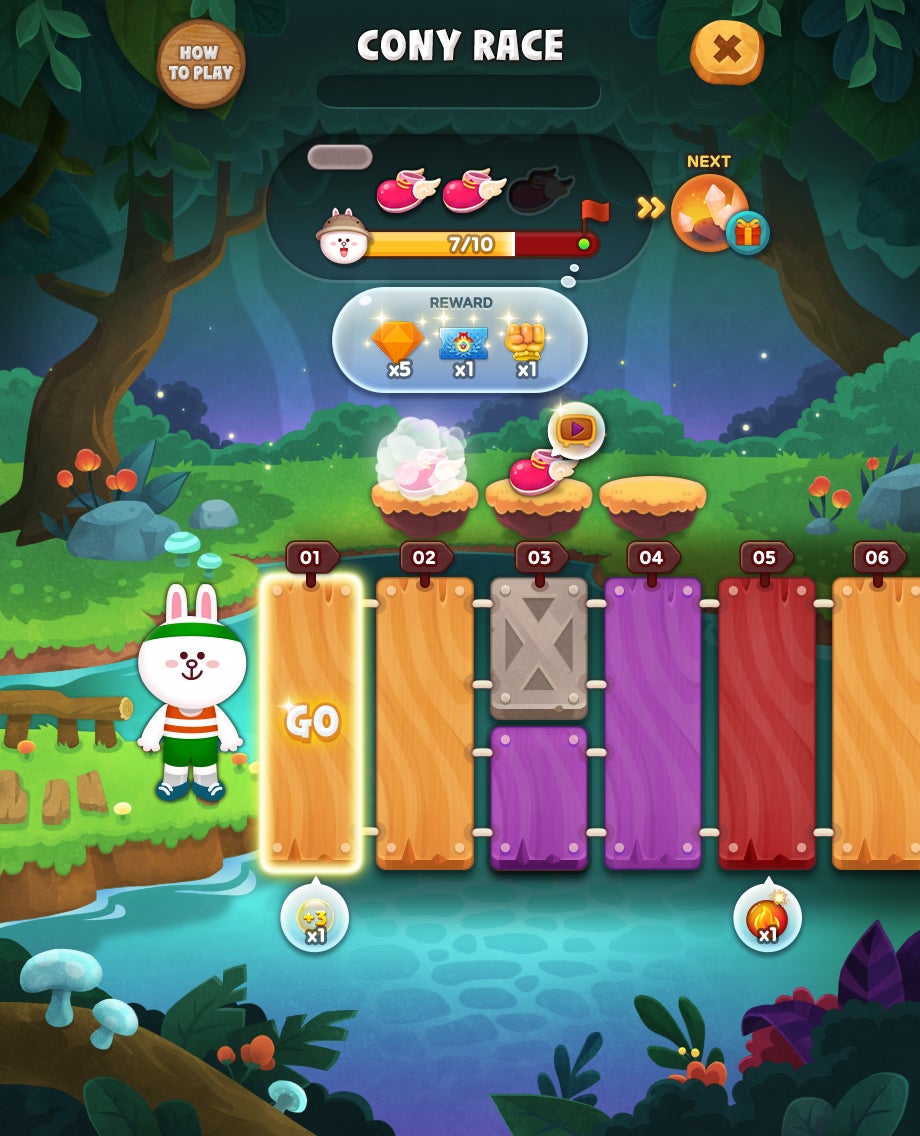Image resolution: width=920 pixels, height=1136 pixels.
Task: View the NEXT reward gift icon
Action: click(x=747, y=233)
